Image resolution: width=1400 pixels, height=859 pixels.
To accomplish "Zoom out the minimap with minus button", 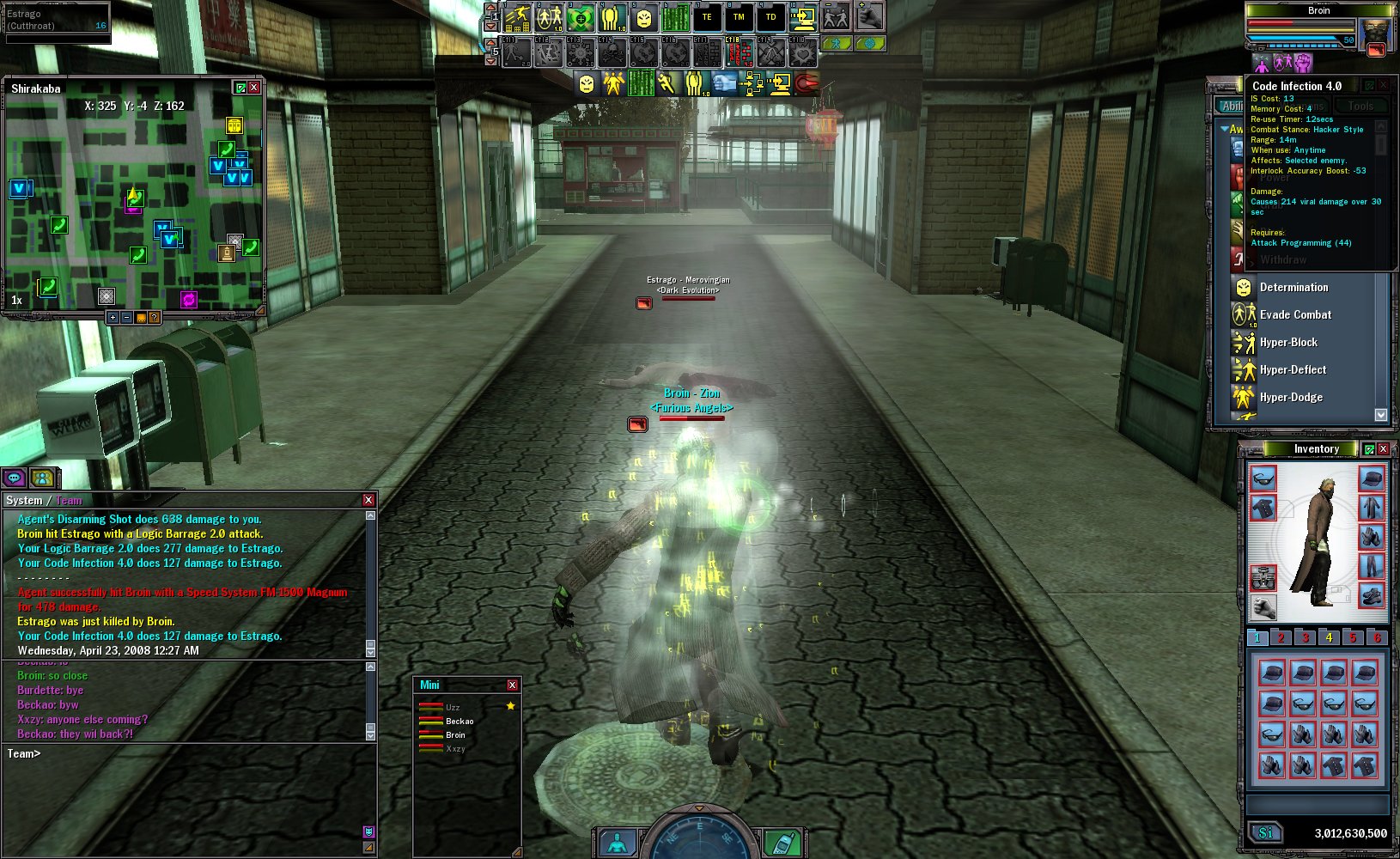I will pos(126,318).
